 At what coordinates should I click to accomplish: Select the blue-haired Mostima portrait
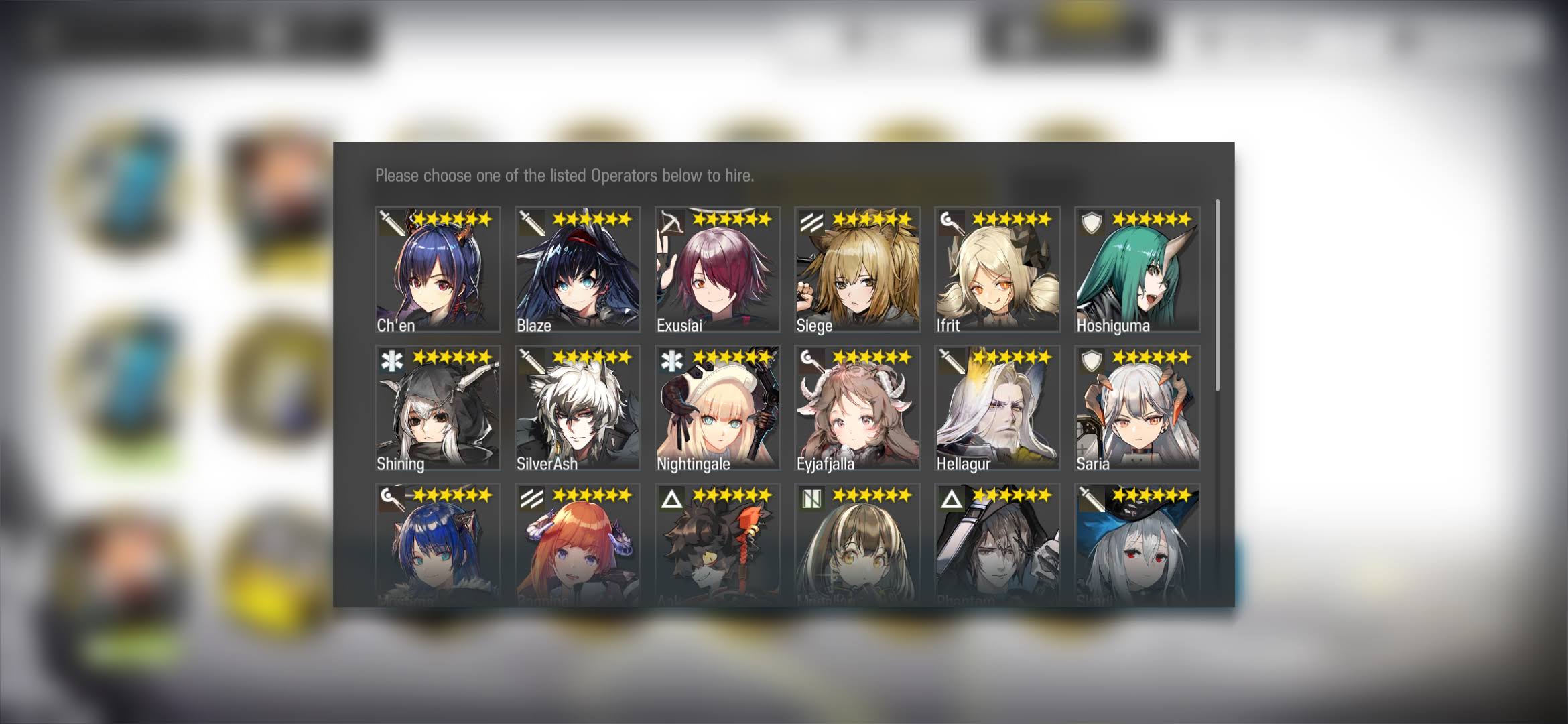point(438,544)
